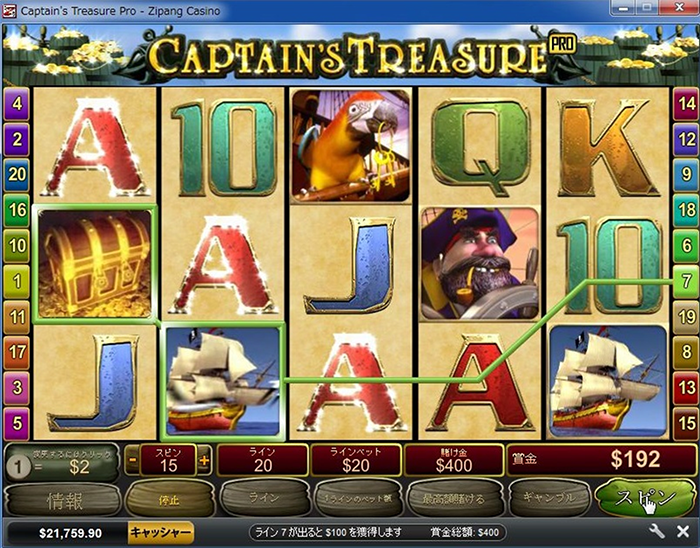The image size is (700, 548).
Task: Select payline 14 marker on the right
Action: (x=686, y=103)
